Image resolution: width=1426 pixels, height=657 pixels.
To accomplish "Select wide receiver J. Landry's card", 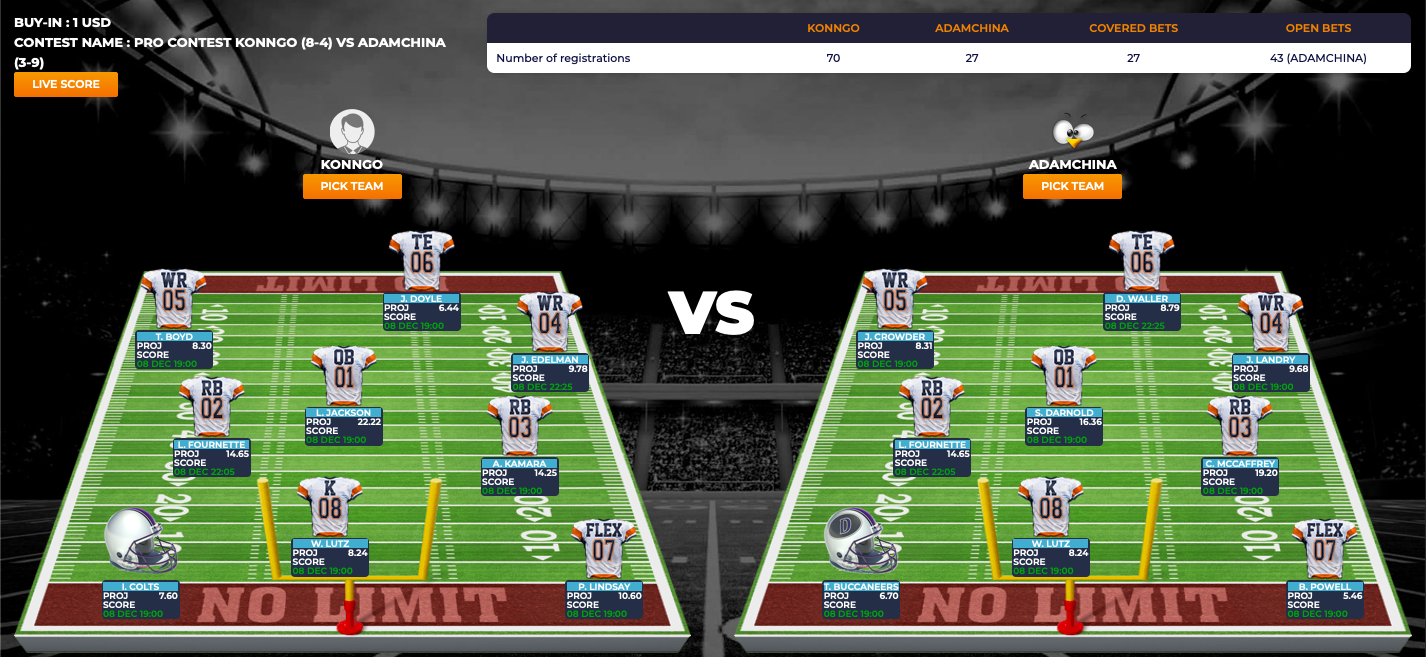I will tap(1270, 372).
